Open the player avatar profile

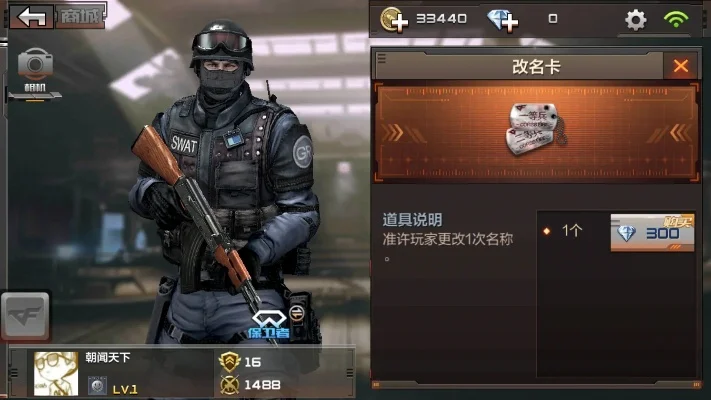point(56,372)
